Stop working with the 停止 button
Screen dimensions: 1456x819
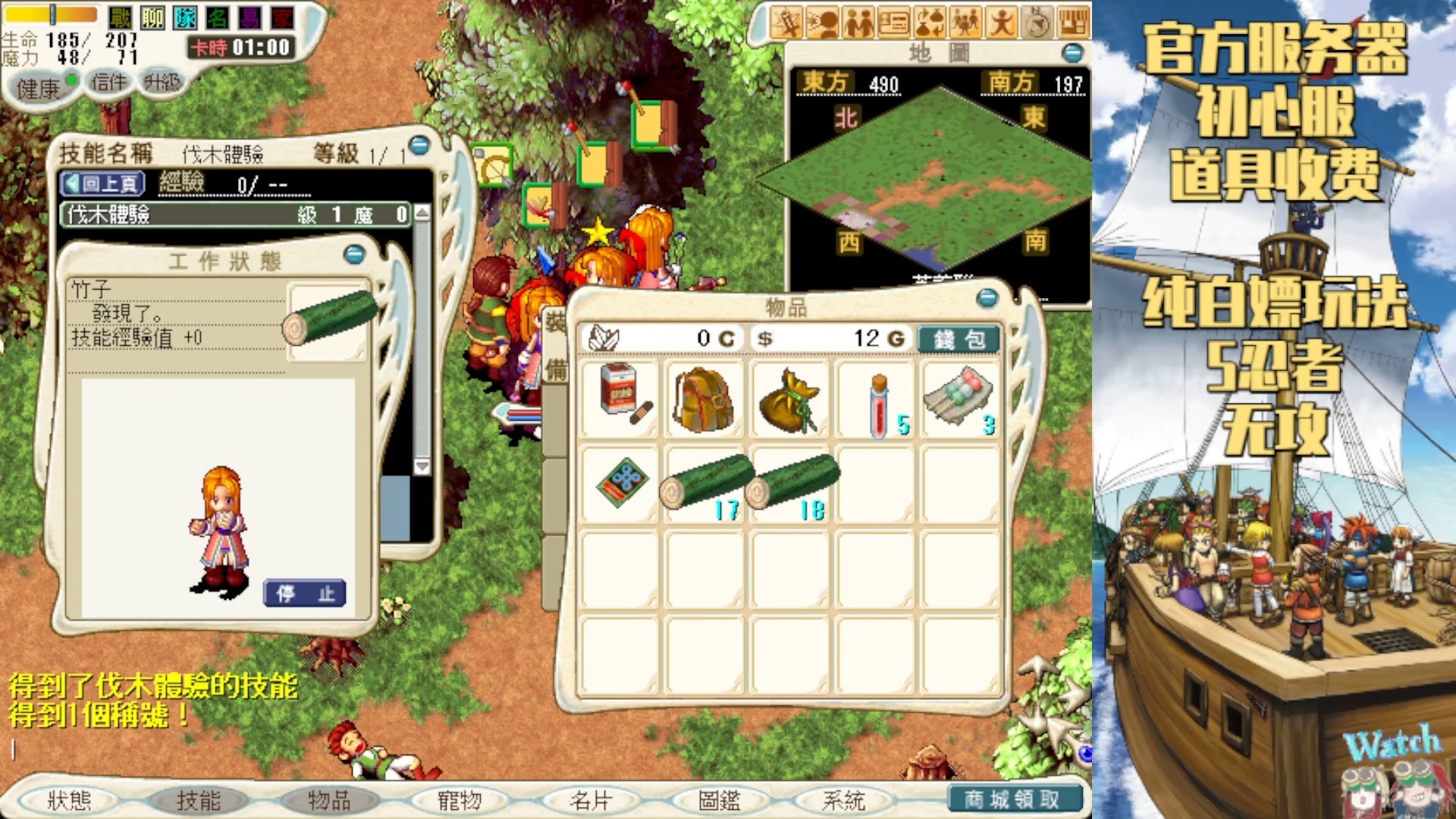[305, 593]
